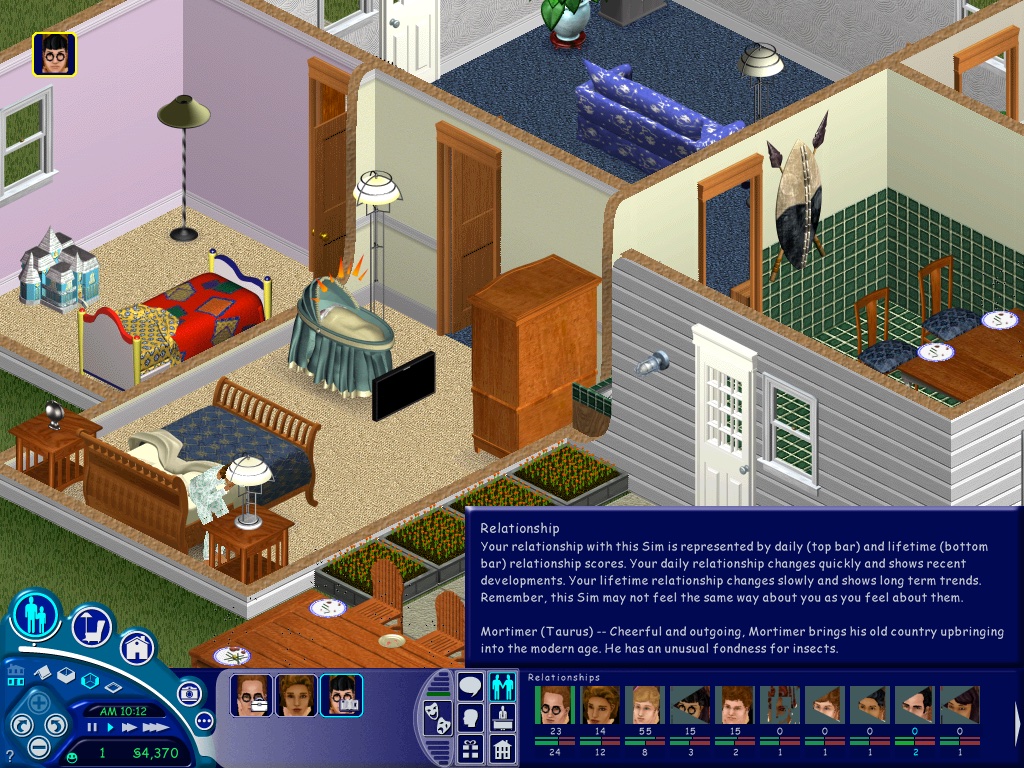Set the game to ultra speed
The image size is (1024, 768).
pos(153,728)
